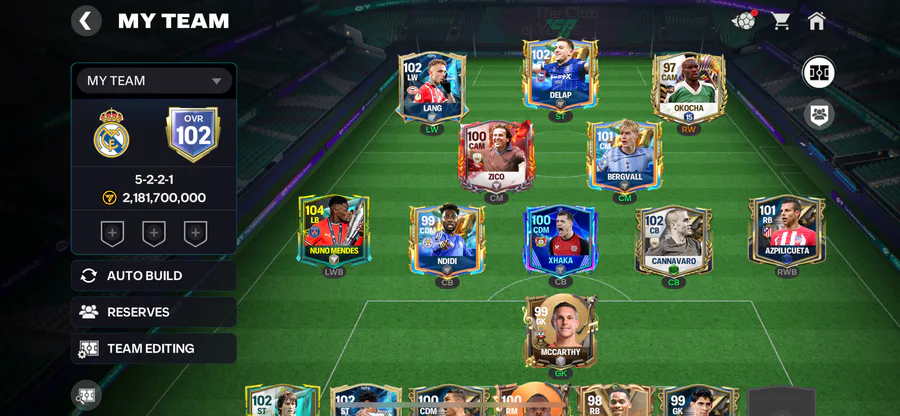Viewport: 900px width, 416px height.
Task: Open the RESERVES menu
Action: (154, 312)
